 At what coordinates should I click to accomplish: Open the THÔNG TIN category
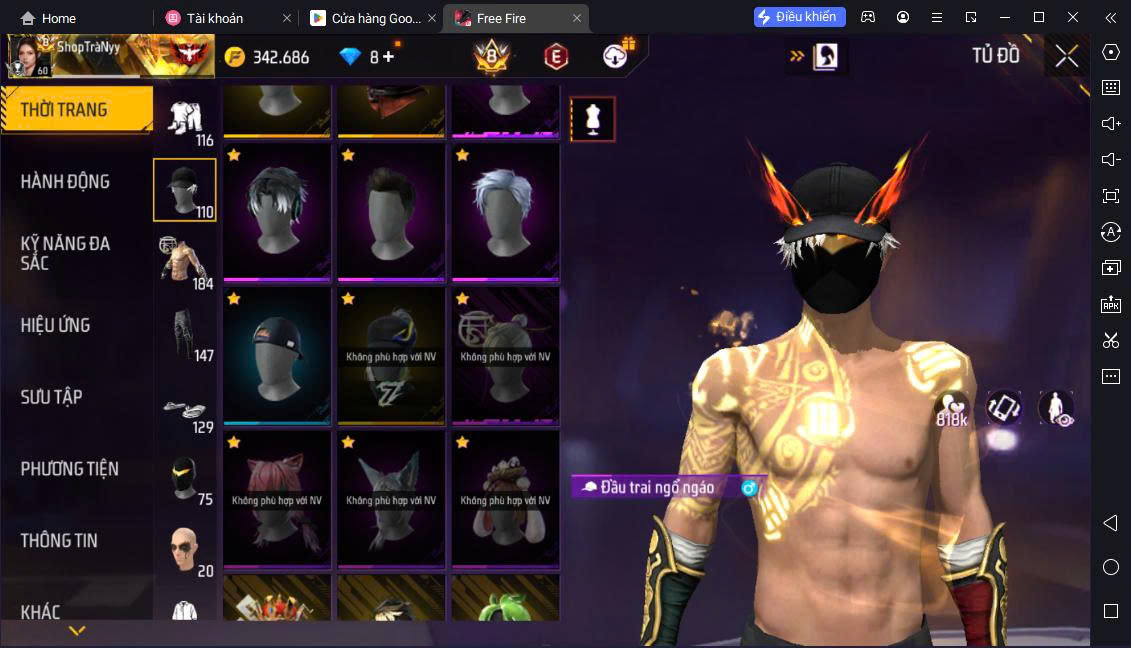(59, 540)
